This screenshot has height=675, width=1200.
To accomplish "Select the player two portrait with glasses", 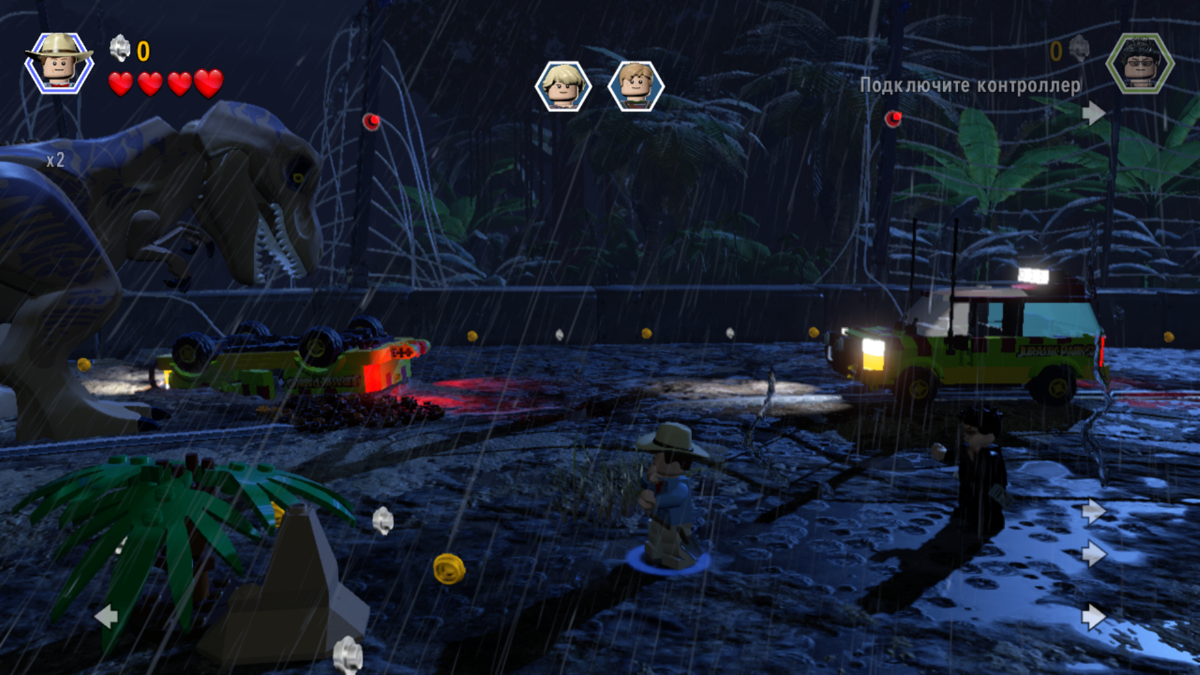I will point(1139,62).
